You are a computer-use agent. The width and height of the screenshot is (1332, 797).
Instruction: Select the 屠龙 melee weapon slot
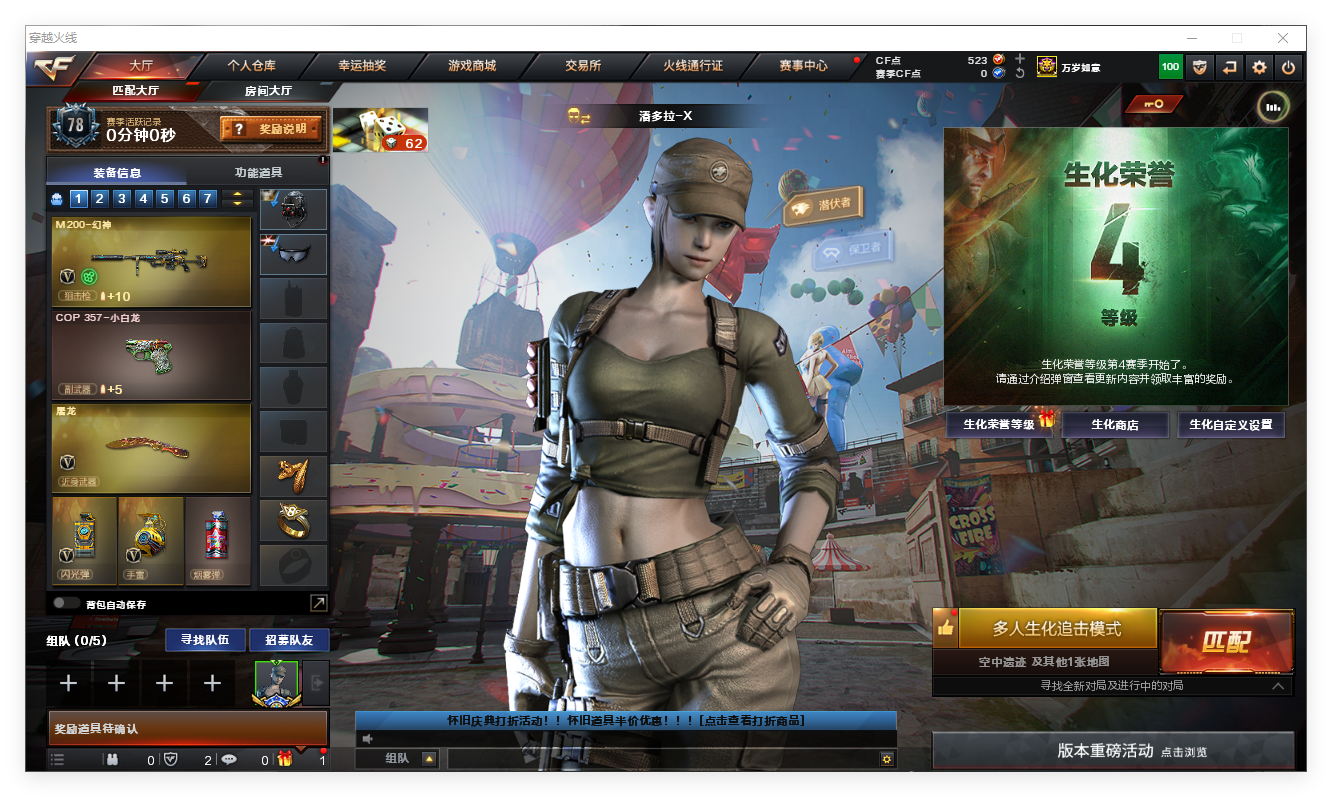pos(151,447)
